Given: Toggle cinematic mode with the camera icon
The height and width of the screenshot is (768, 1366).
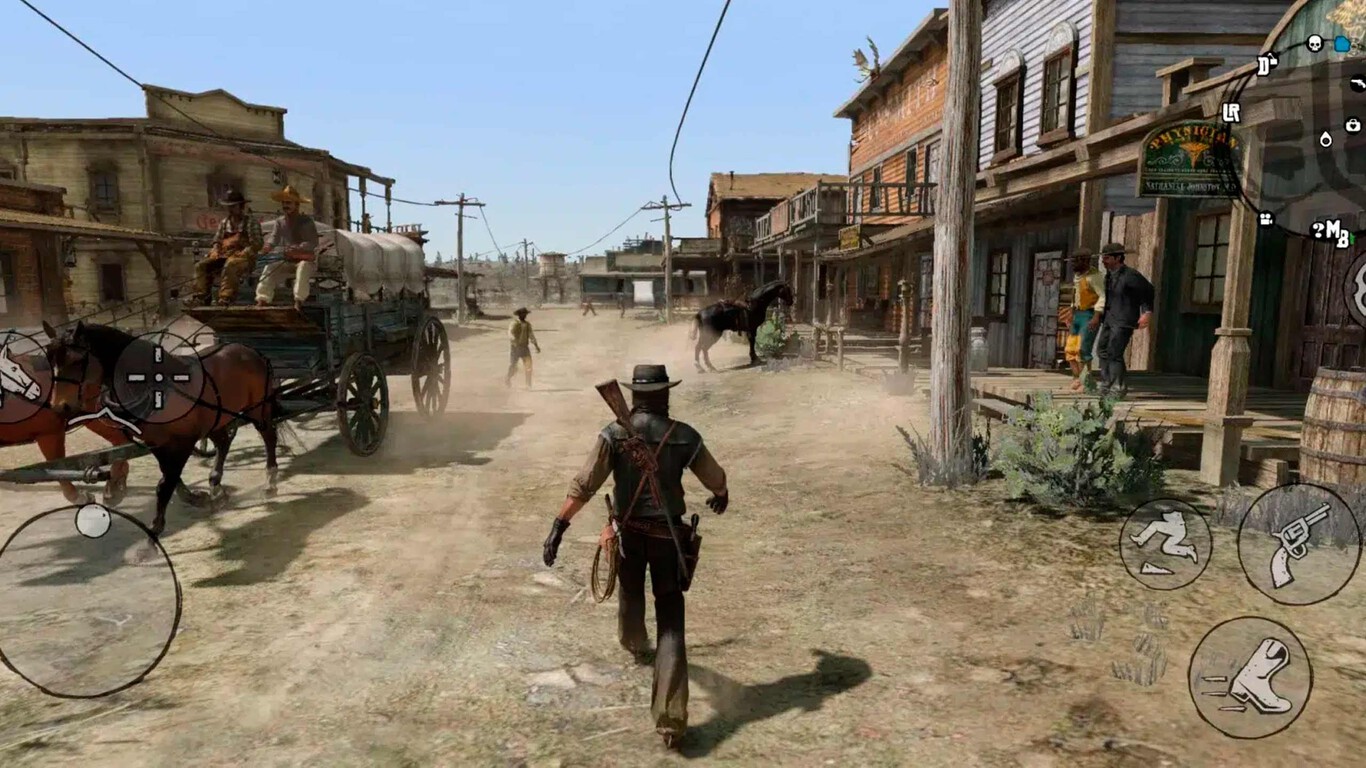Looking at the screenshot, I should click(x=1267, y=218).
